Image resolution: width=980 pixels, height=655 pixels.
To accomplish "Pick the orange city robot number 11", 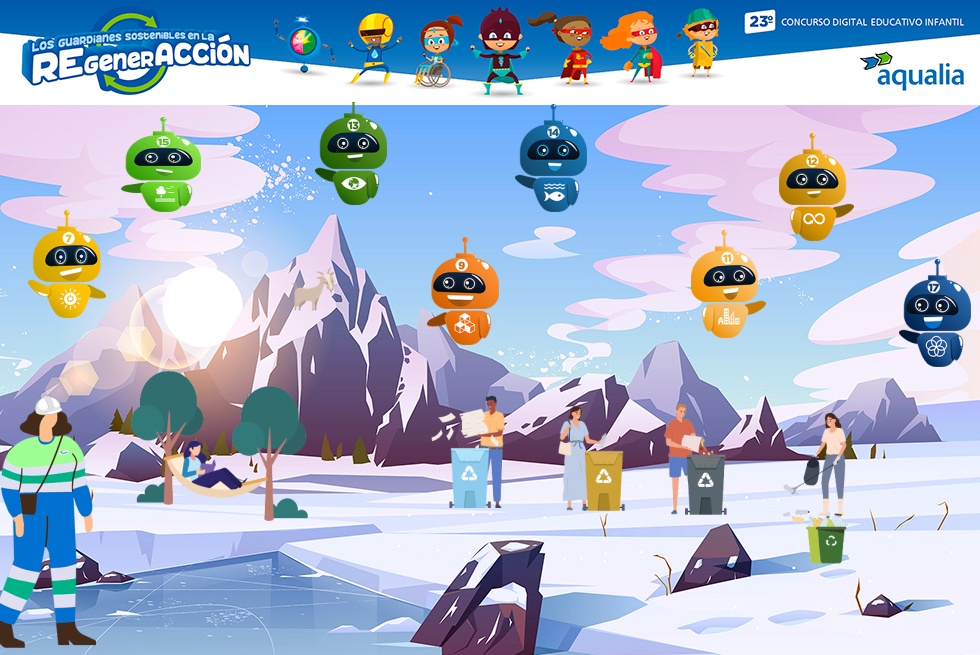I will pyautogui.click(x=725, y=287).
